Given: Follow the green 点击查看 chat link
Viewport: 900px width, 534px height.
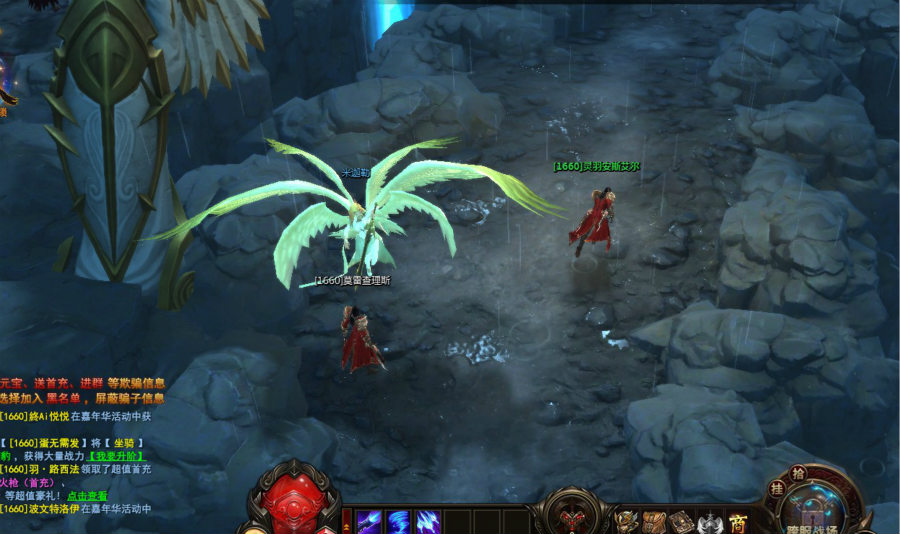Looking at the screenshot, I should pyautogui.click(x=87, y=495).
